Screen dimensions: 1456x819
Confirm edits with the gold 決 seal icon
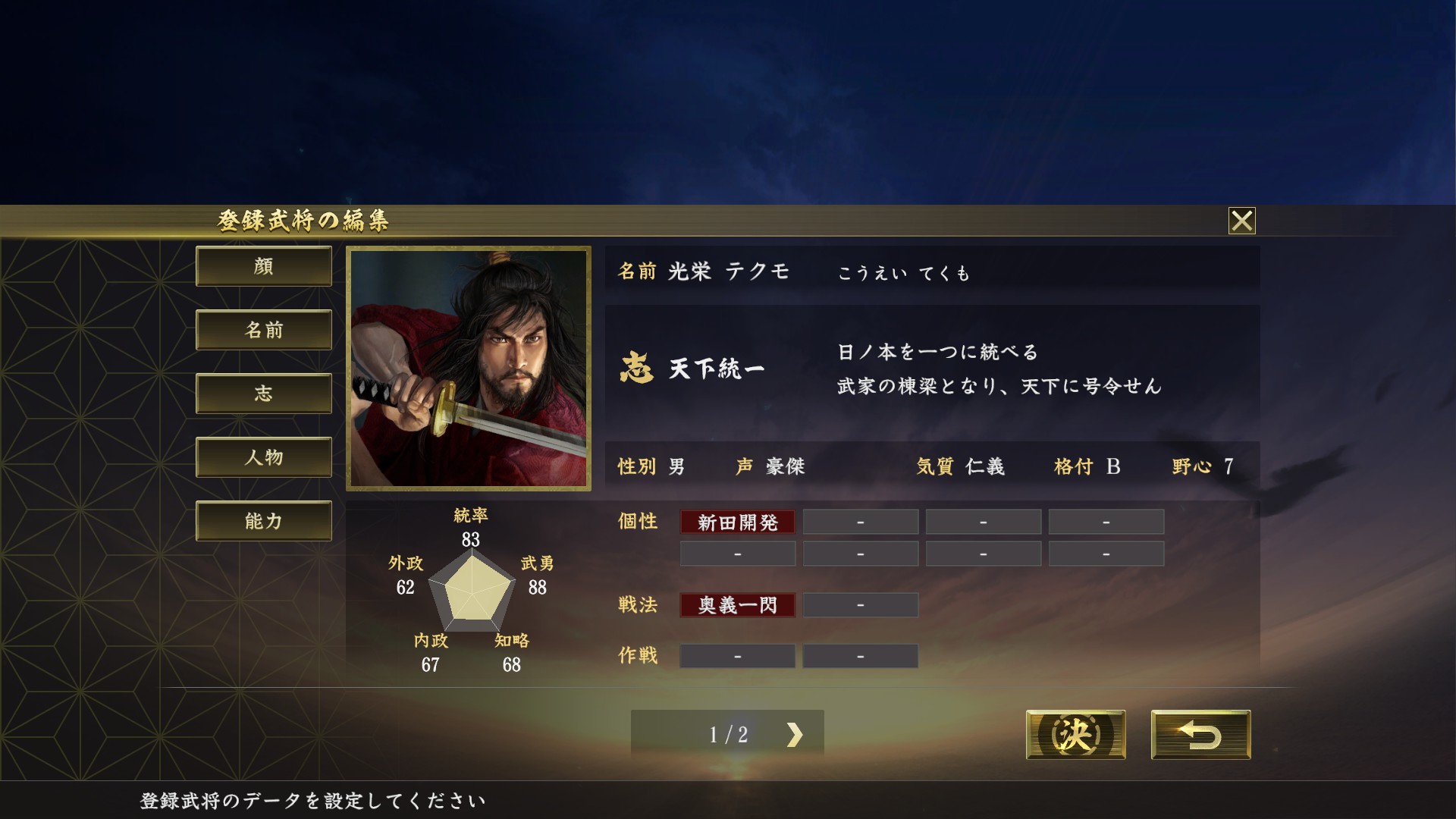point(1075,734)
